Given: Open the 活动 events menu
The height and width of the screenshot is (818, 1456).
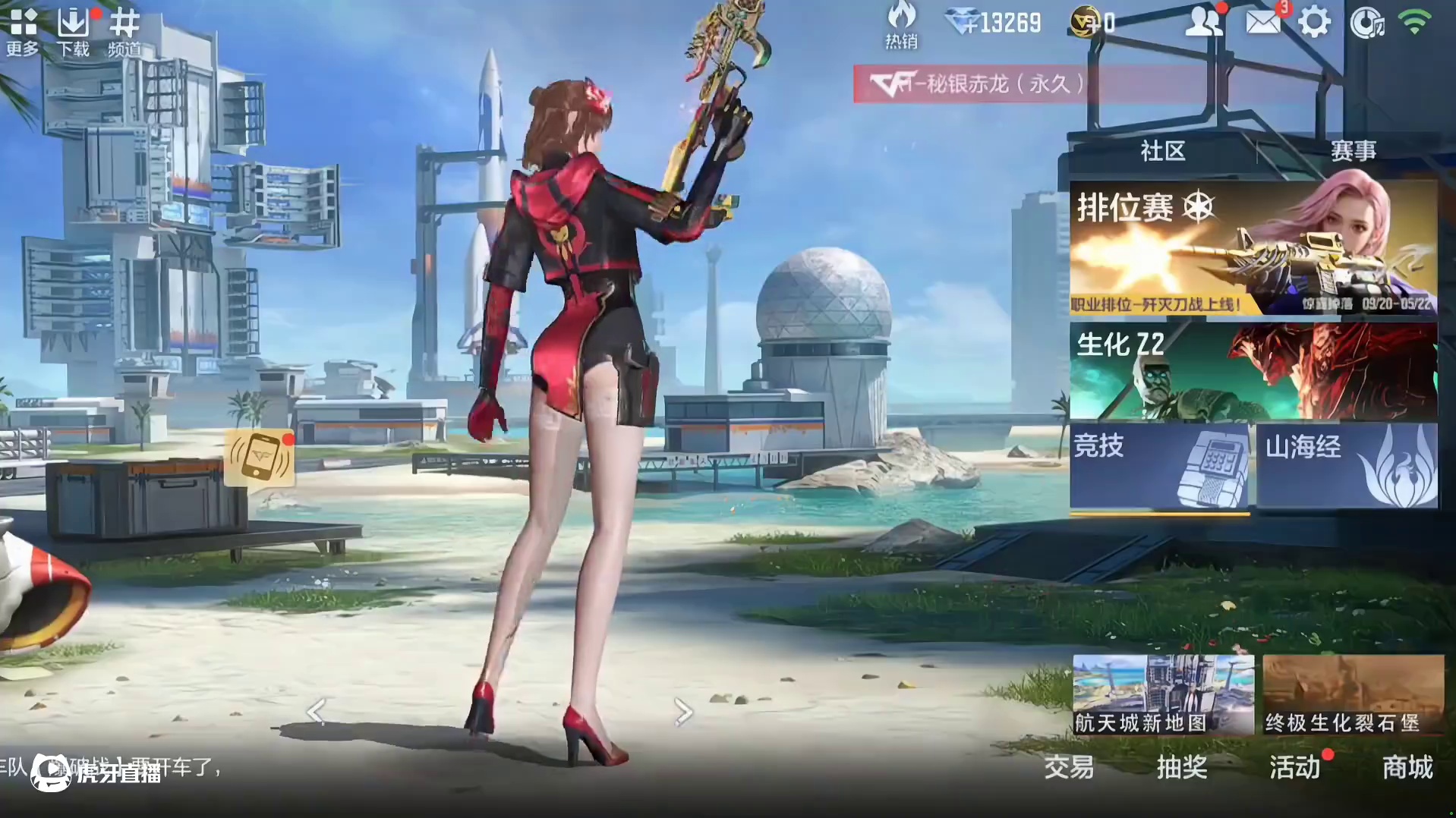Looking at the screenshot, I should (1295, 767).
